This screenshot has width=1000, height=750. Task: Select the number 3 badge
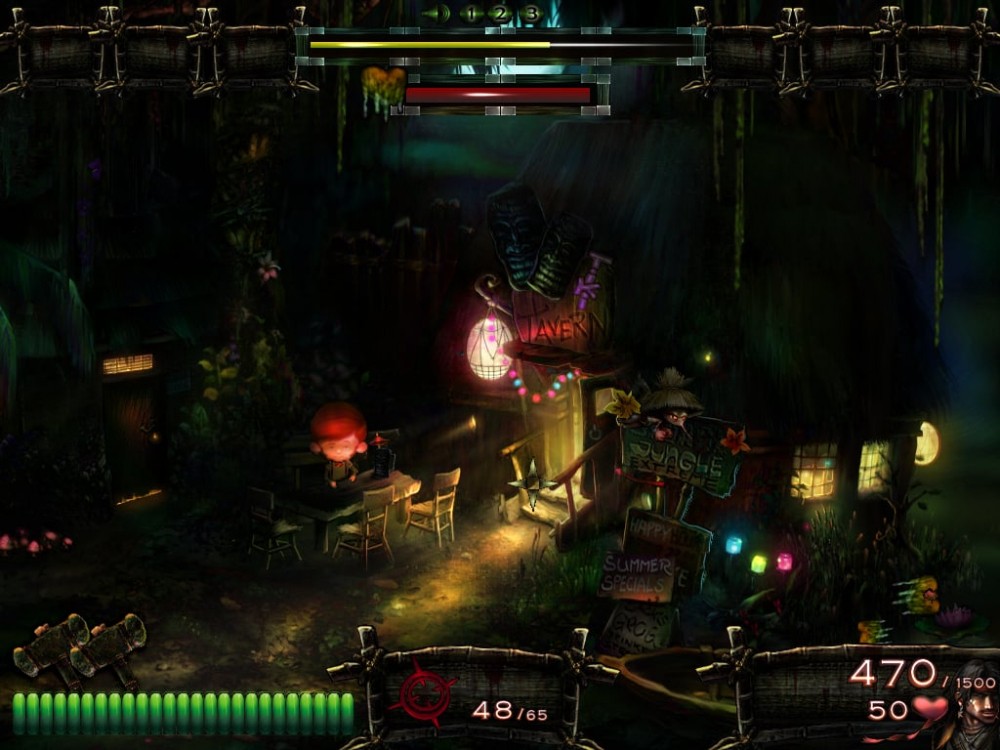tap(531, 13)
